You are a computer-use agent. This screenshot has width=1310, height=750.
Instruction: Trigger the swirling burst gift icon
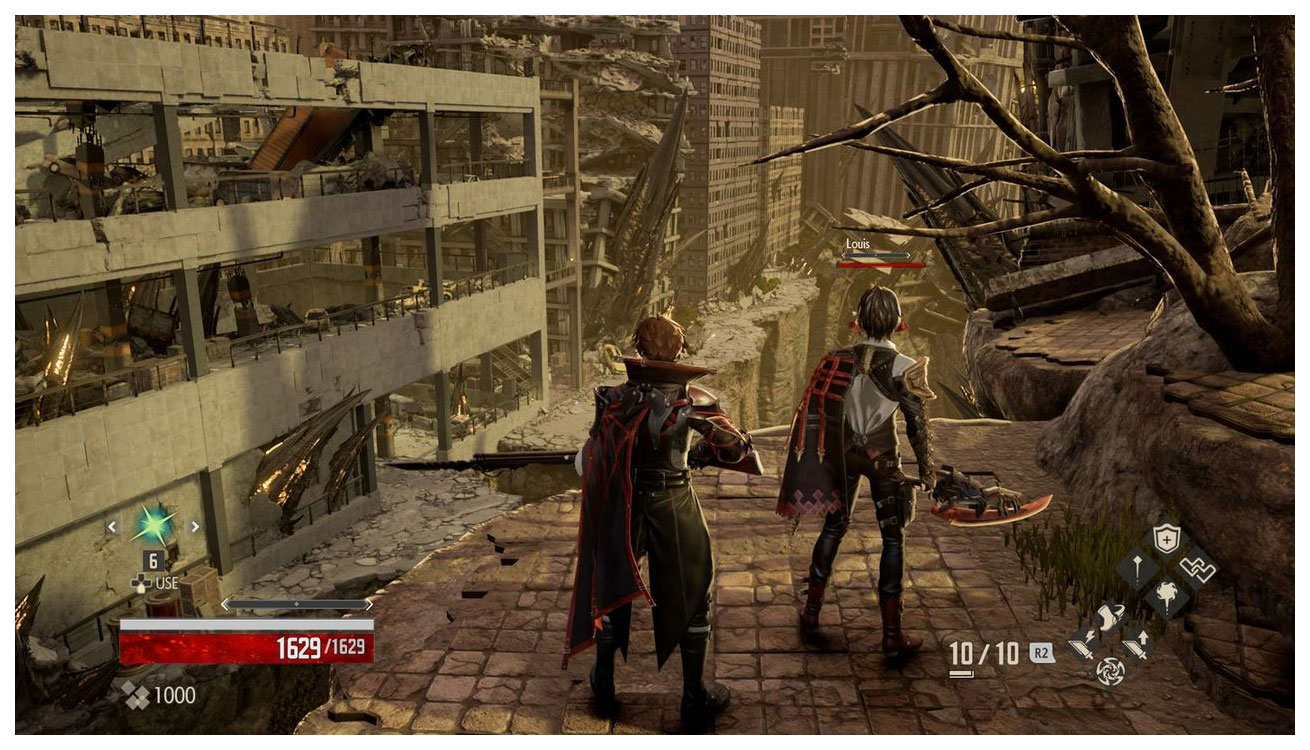click(x=1166, y=598)
